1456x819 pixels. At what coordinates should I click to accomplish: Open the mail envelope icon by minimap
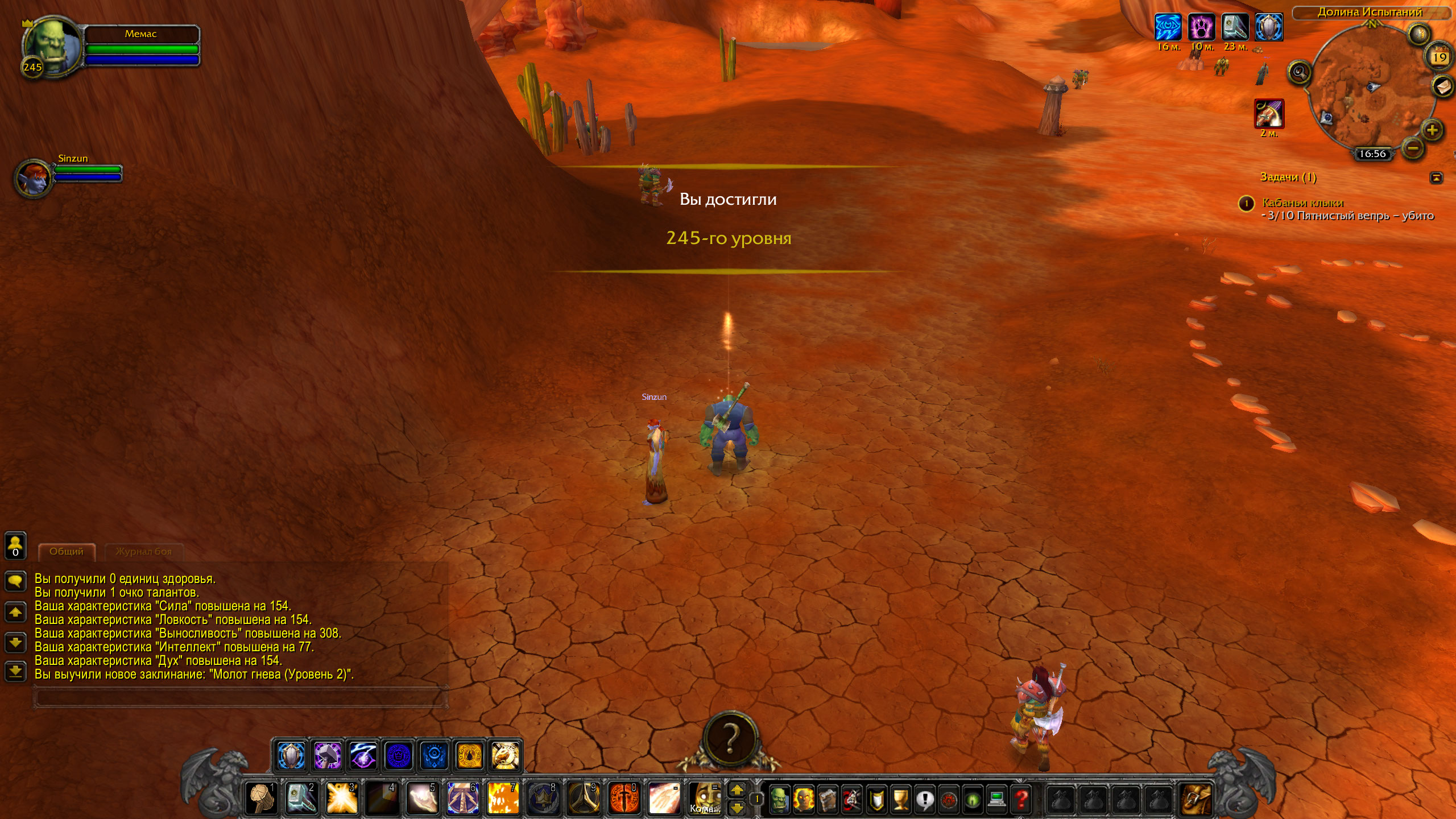point(1441,86)
